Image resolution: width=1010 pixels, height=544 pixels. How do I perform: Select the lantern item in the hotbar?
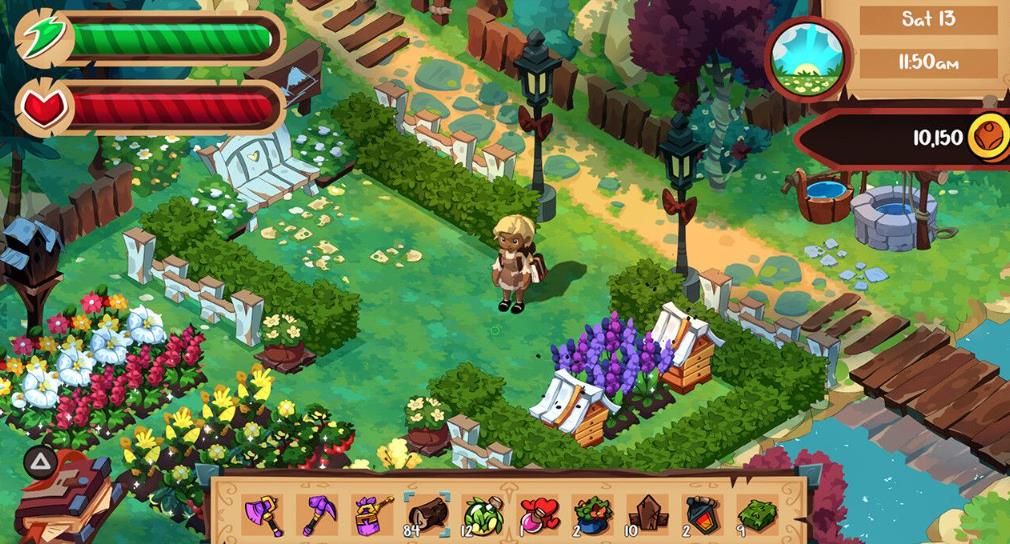click(x=701, y=513)
